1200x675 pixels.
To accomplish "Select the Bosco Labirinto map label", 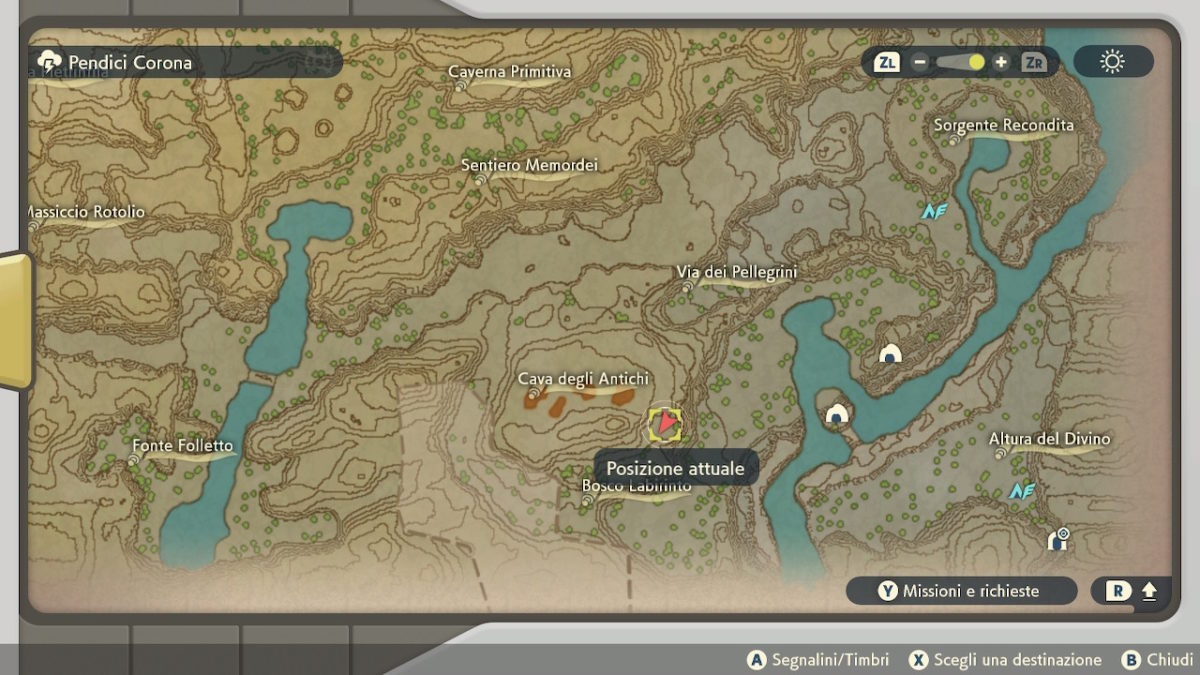I will [x=636, y=487].
